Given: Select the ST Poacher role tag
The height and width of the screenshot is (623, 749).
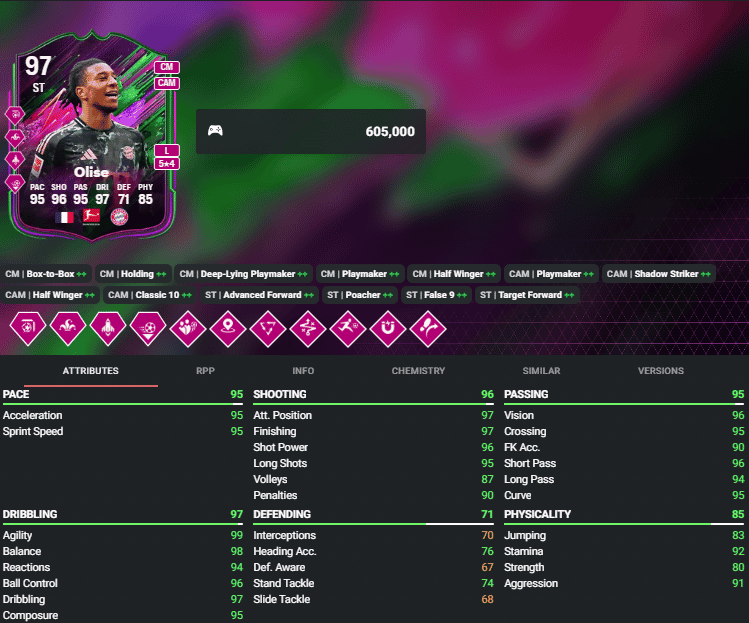Looking at the screenshot, I should point(360,295).
